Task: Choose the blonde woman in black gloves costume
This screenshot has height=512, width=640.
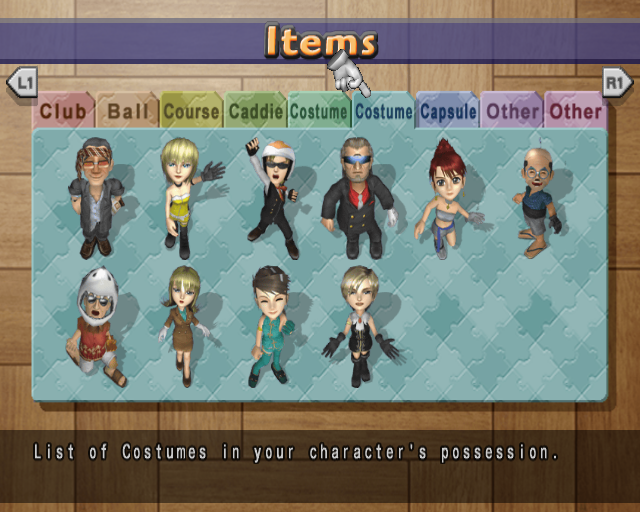Action: coord(358,323)
